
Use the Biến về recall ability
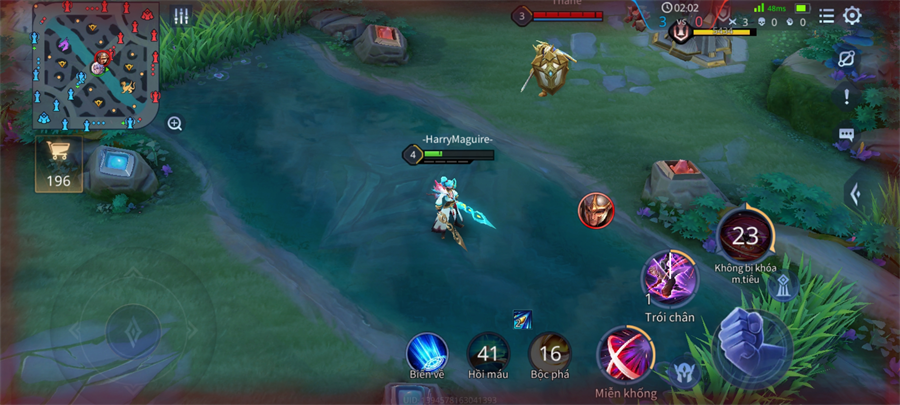[x=426, y=353]
